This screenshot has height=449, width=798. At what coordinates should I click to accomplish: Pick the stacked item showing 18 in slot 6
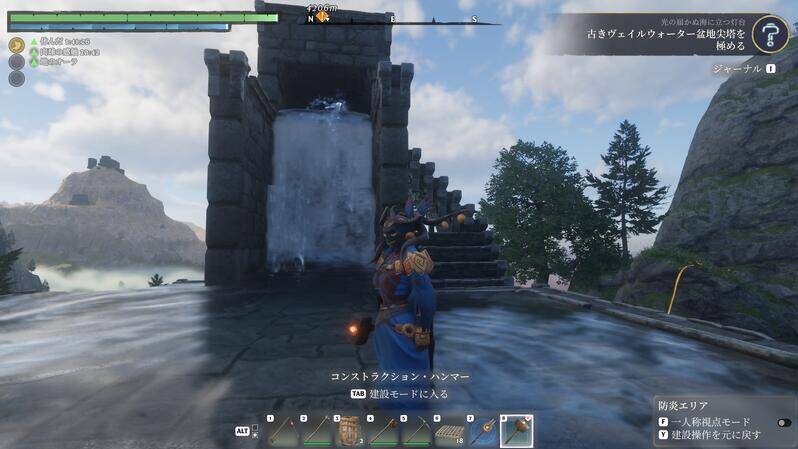[450, 431]
